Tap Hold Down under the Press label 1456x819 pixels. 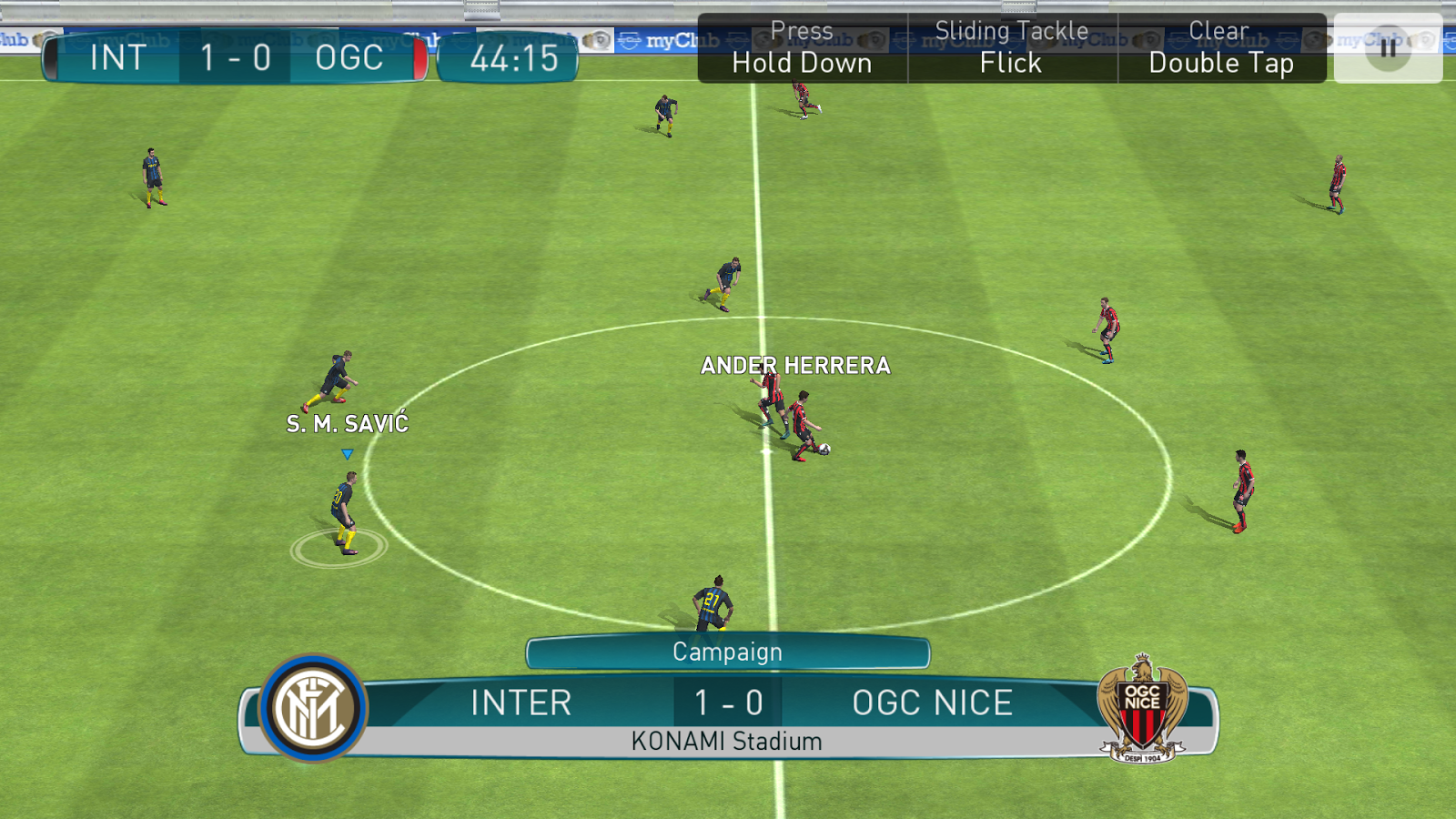pos(802,63)
